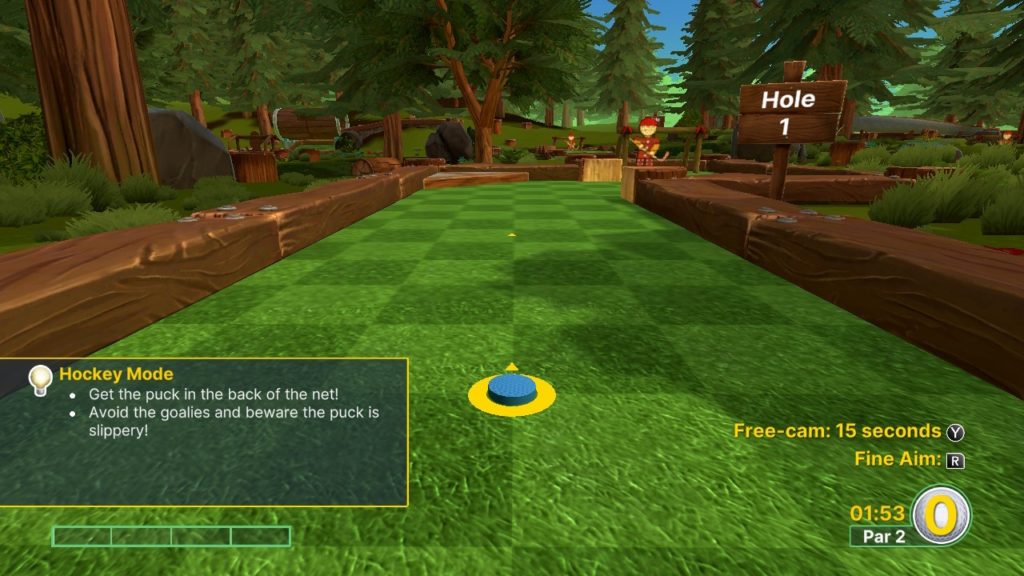Click the lightbulb hint icon
Viewport: 1024px width, 576px height.
coord(39,378)
